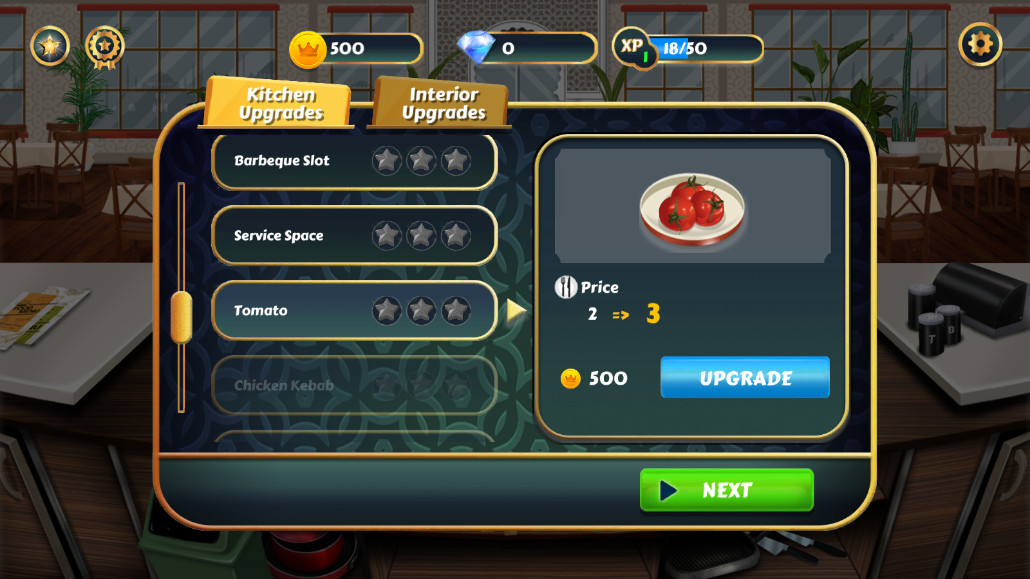Click the ribbon medal badge icon

[105, 45]
